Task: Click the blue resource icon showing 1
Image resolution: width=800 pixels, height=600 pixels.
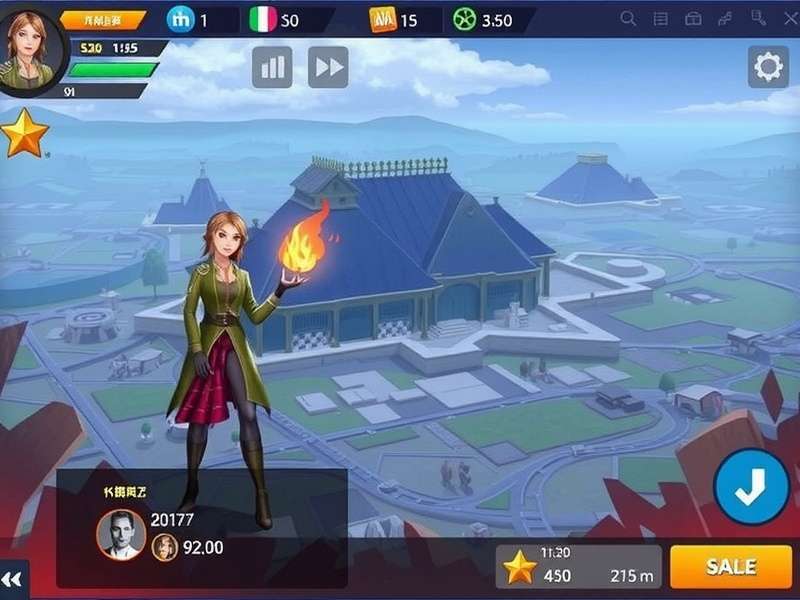Action: [x=181, y=19]
